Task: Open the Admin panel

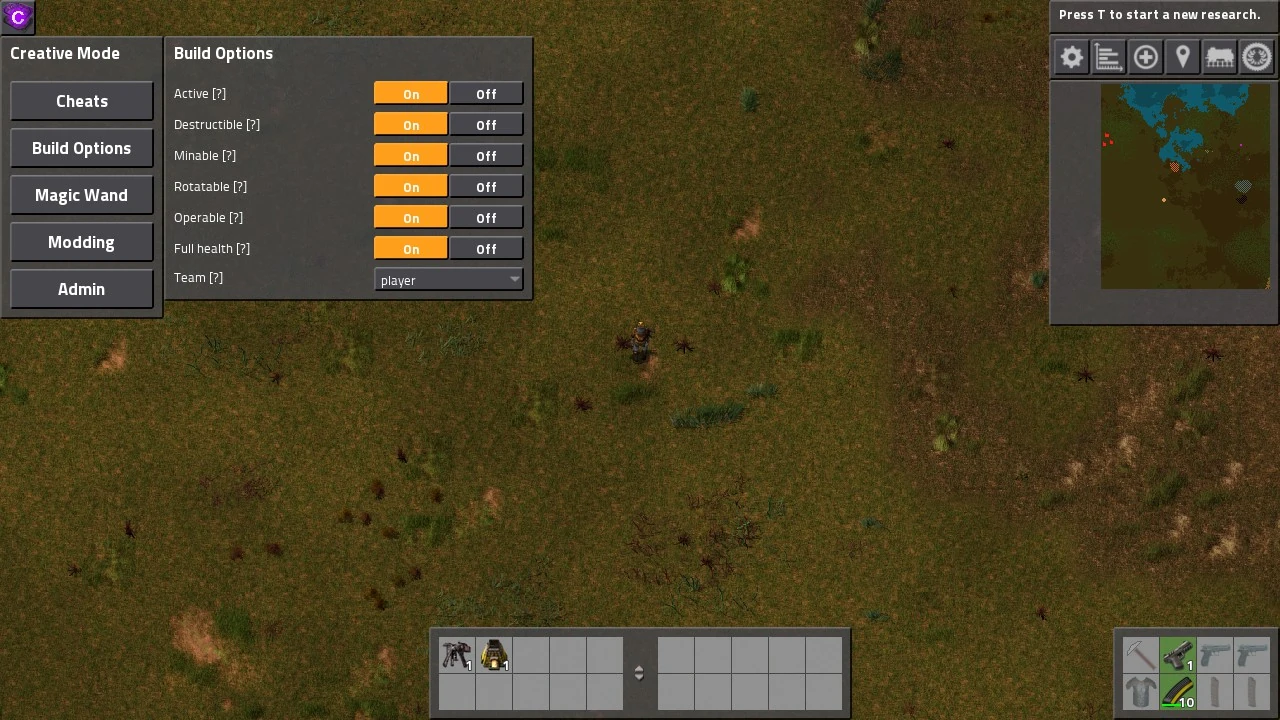Action: point(81,289)
